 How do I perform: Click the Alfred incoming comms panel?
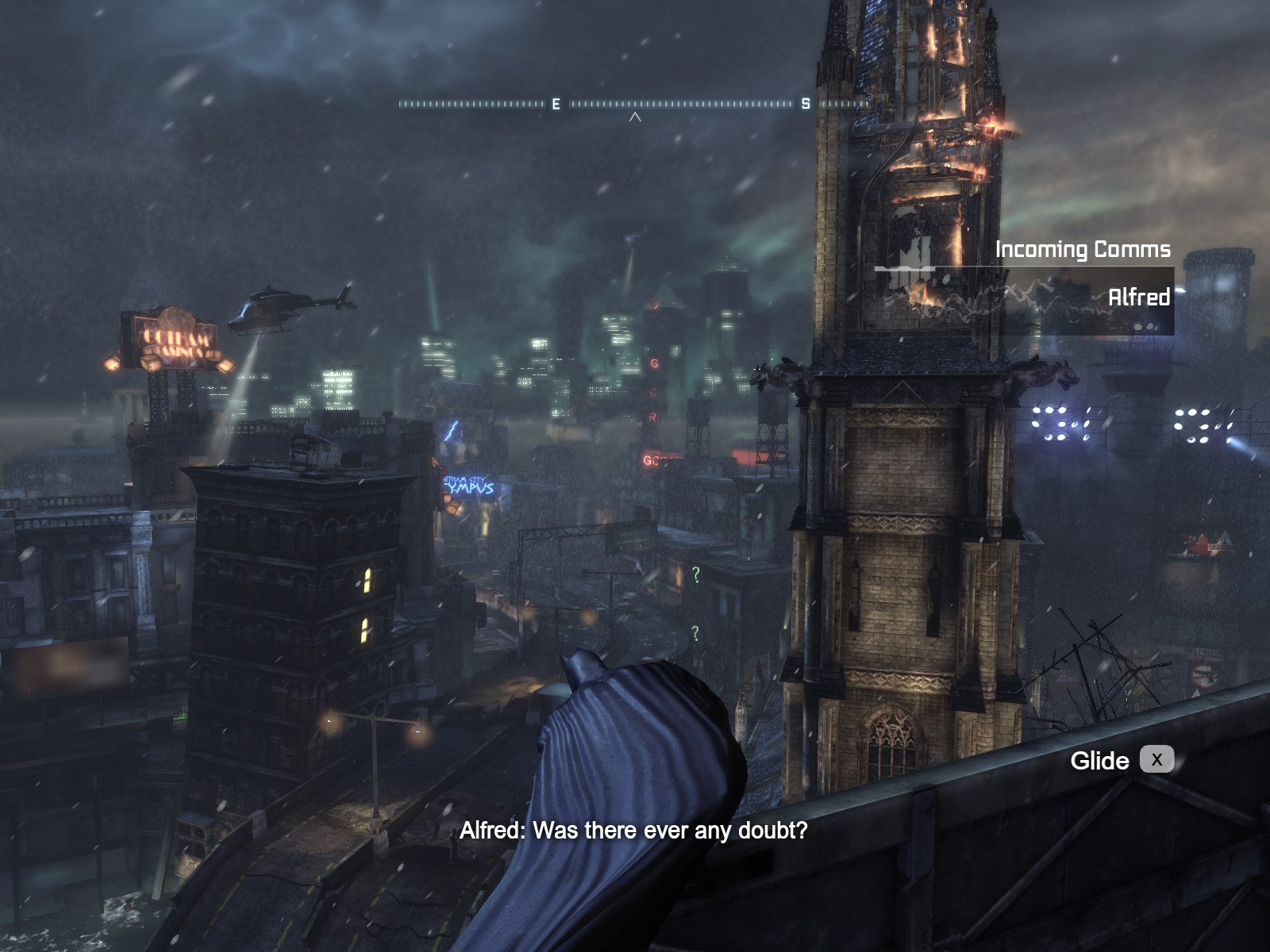(1026, 299)
